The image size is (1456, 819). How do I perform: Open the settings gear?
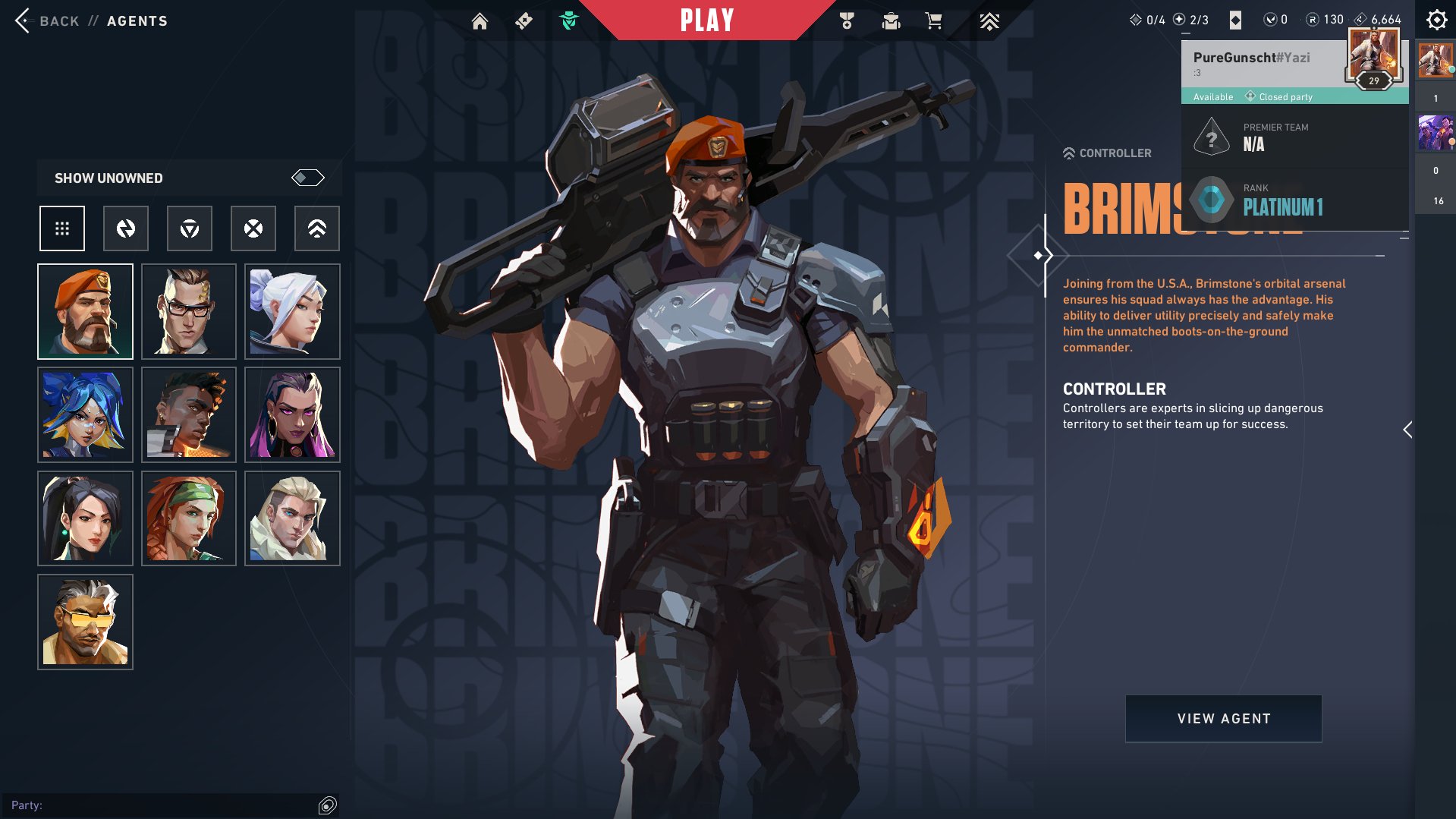click(1436, 20)
